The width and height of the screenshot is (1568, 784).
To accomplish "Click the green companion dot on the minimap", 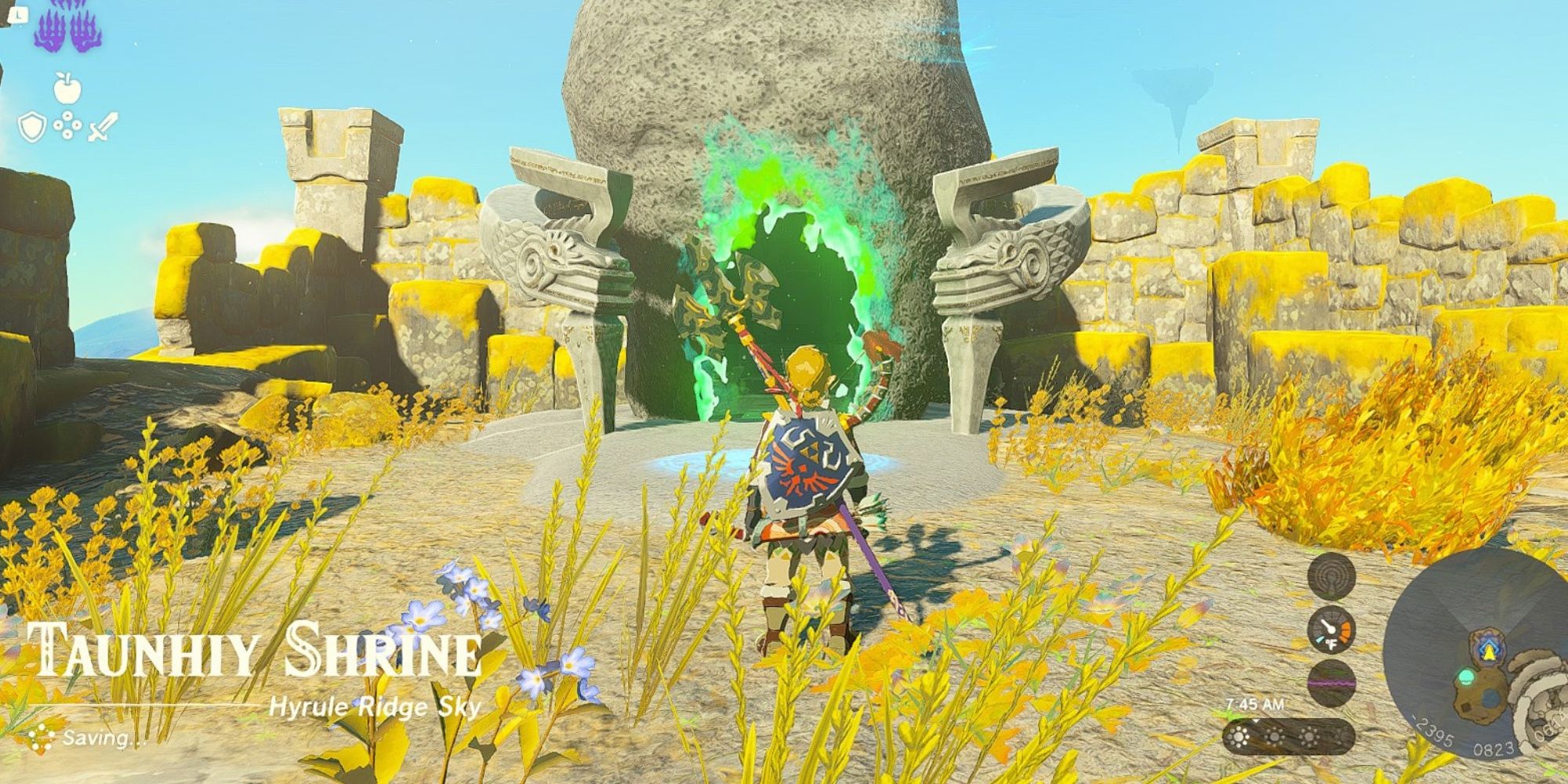I will pyautogui.click(x=1467, y=677).
